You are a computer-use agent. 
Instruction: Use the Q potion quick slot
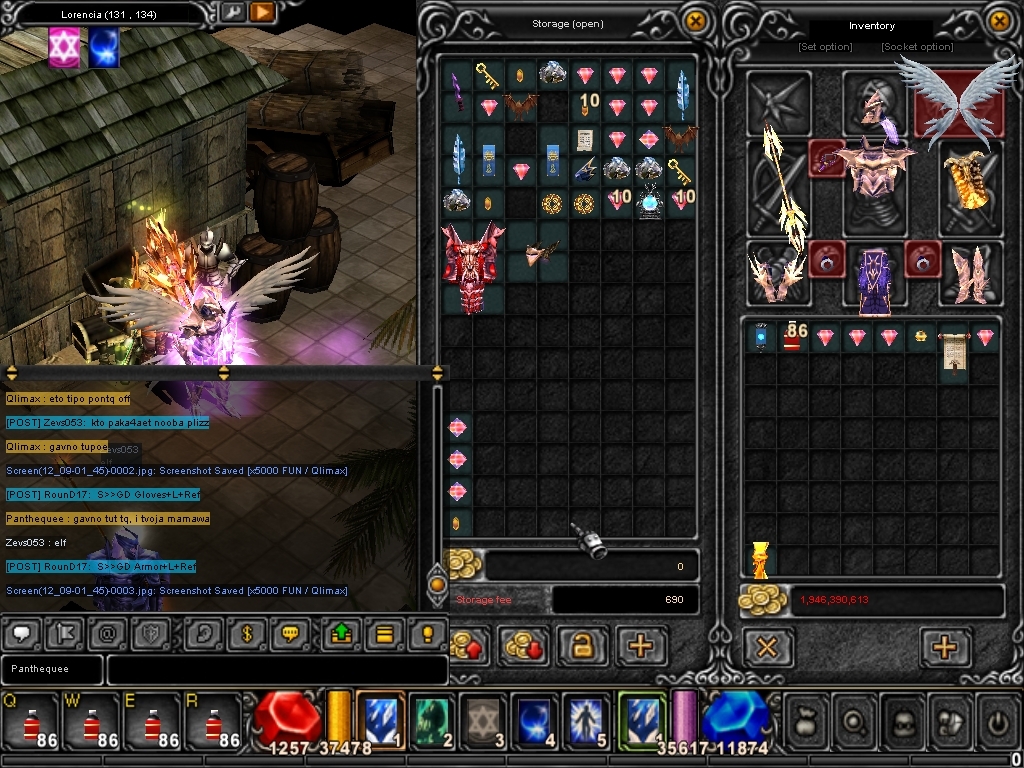point(31,722)
